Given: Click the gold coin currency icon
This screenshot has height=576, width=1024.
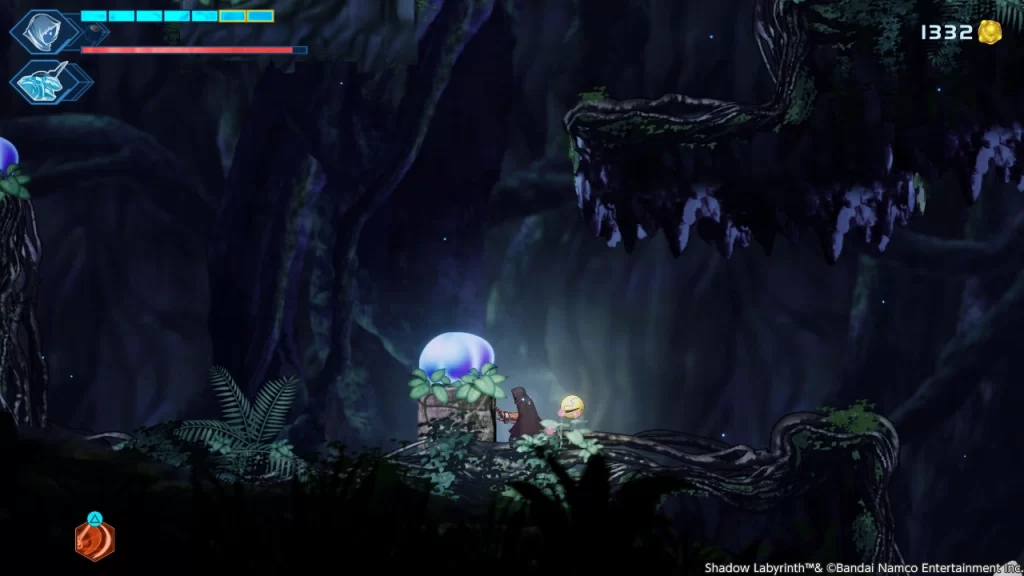Looking at the screenshot, I should [990, 32].
